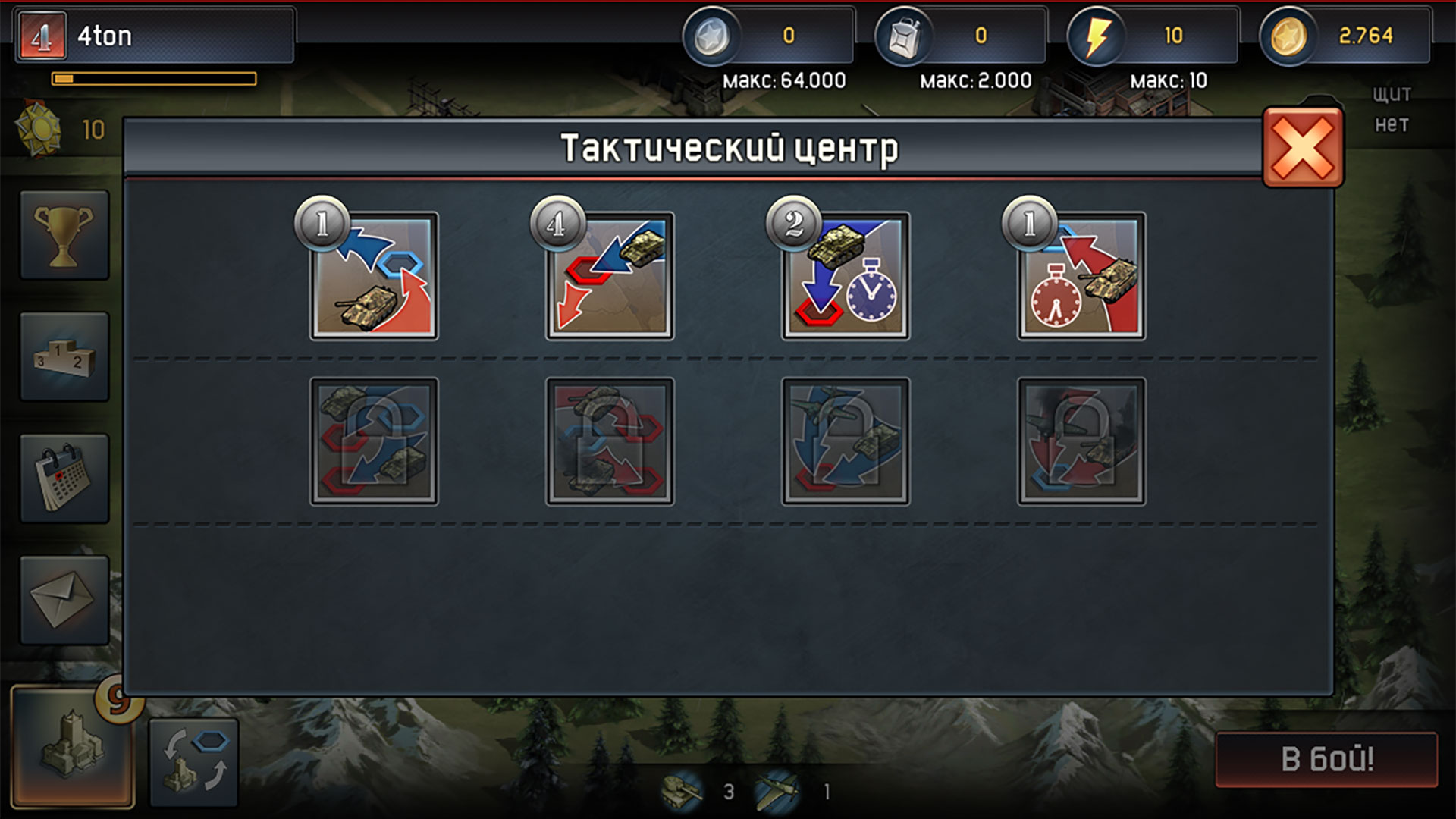Open the mail envelope panel
The width and height of the screenshot is (1456, 819).
[x=64, y=599]
